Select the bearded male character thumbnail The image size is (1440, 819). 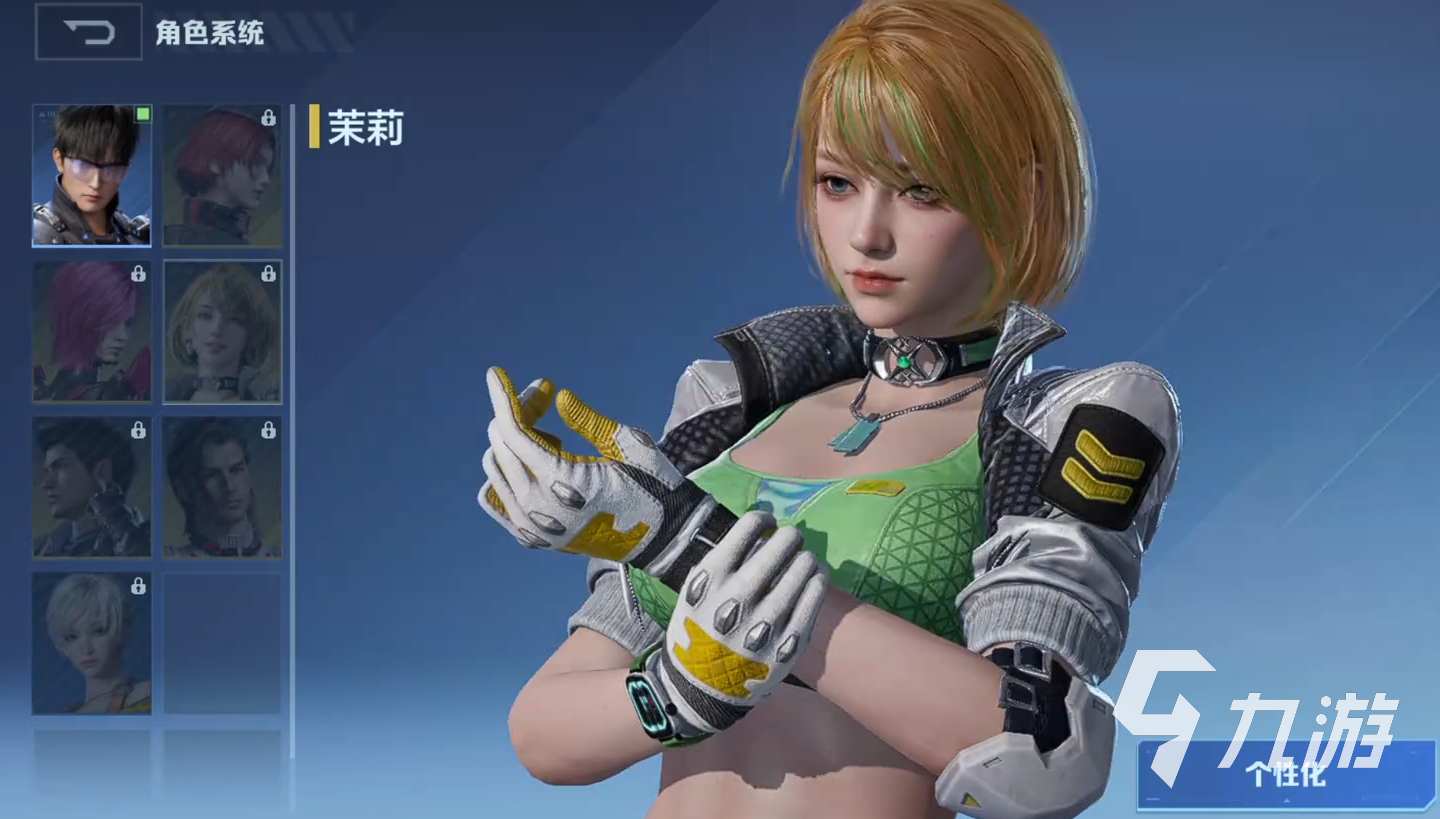point(222,487)
